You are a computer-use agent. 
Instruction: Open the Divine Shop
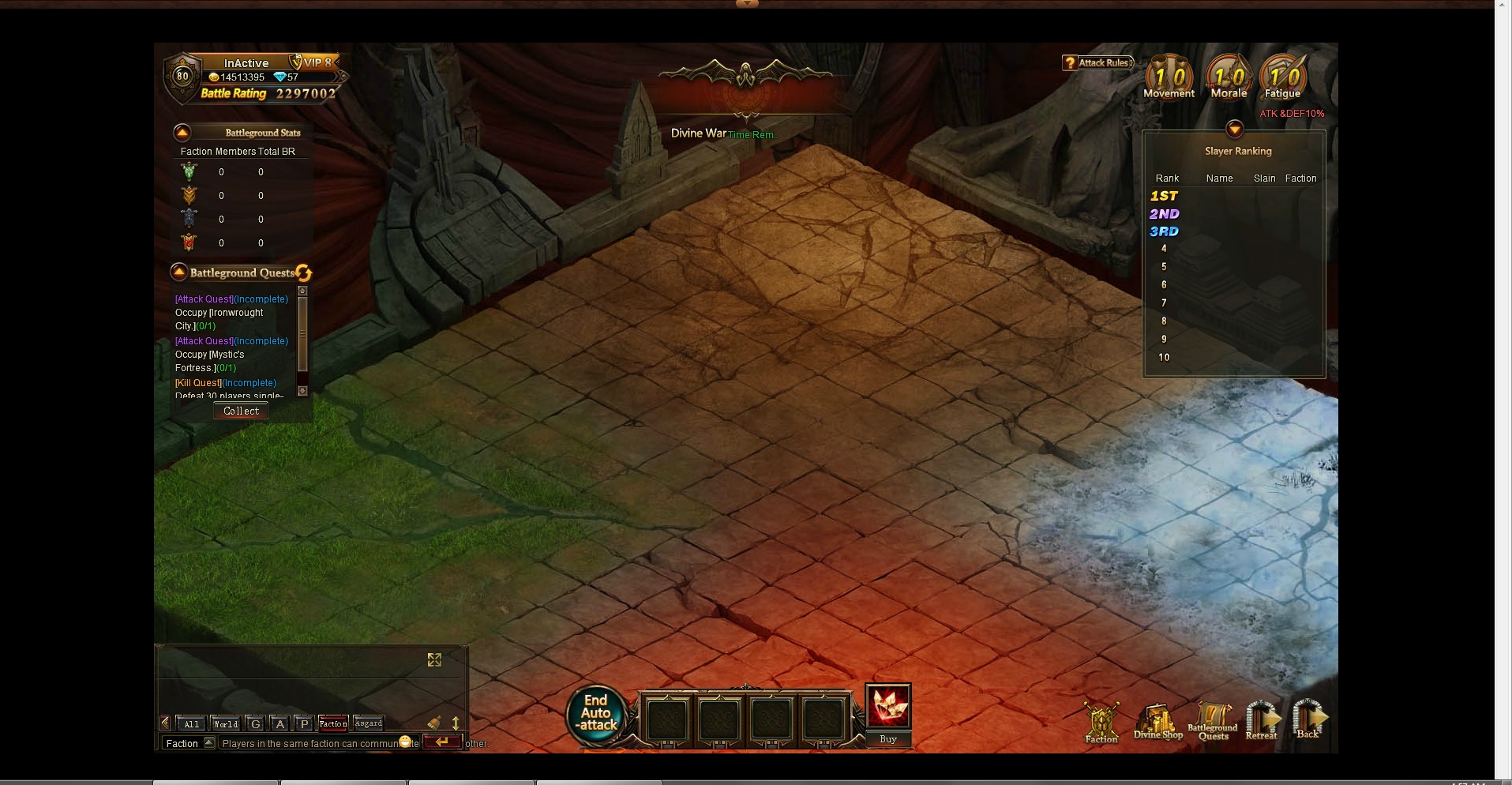(1157, 723)
